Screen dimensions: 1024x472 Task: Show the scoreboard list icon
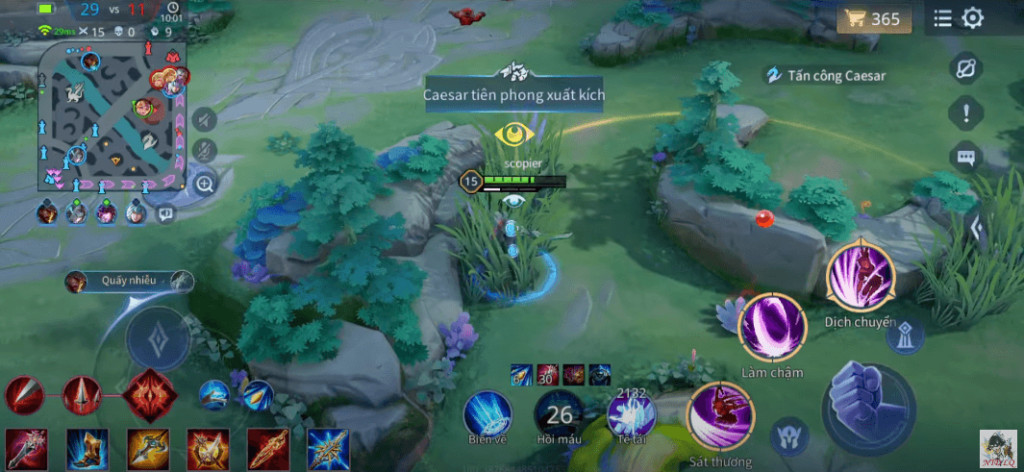pos(942,19)
